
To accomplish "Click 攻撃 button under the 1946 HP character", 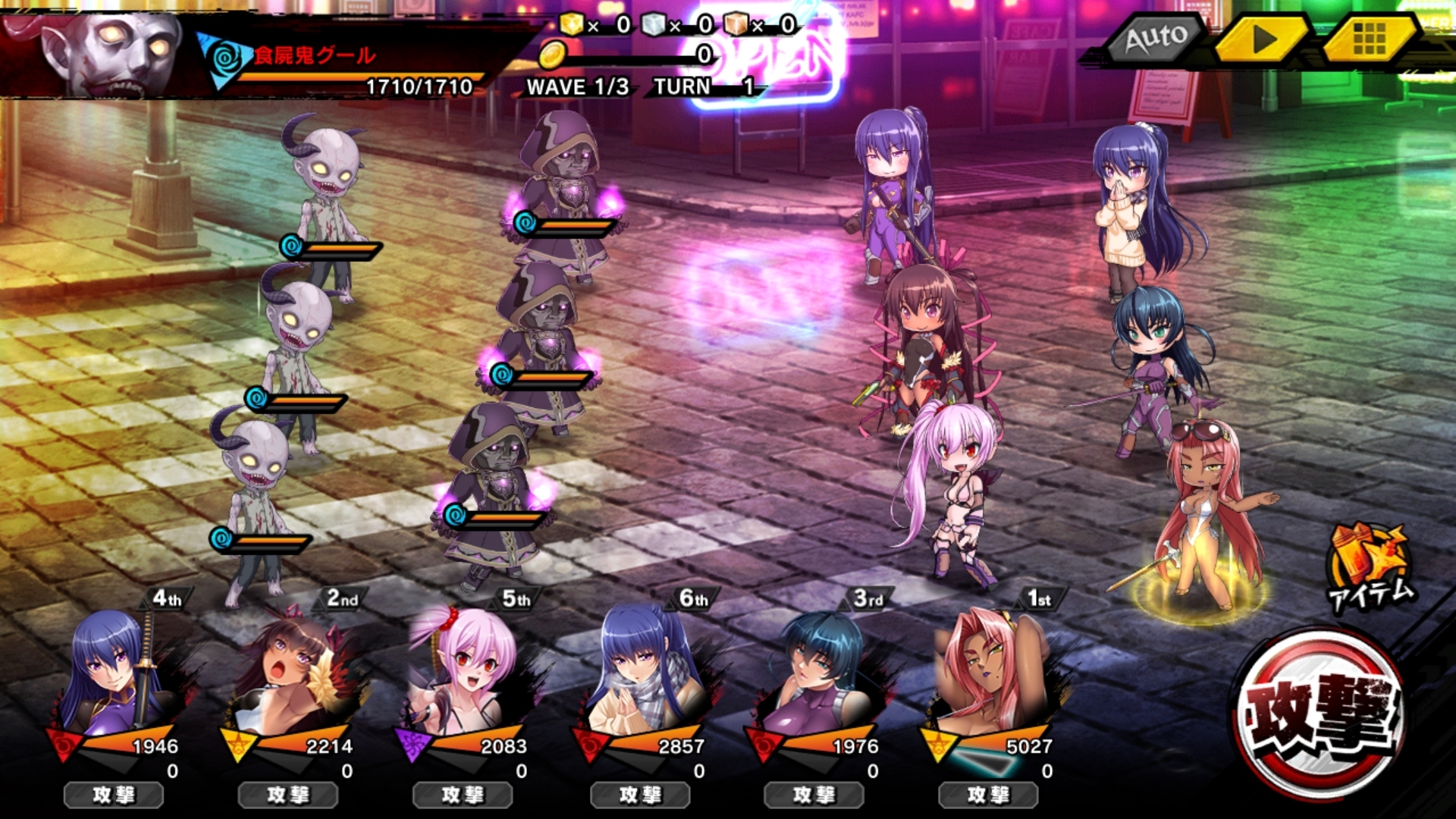I will [114, 795].
